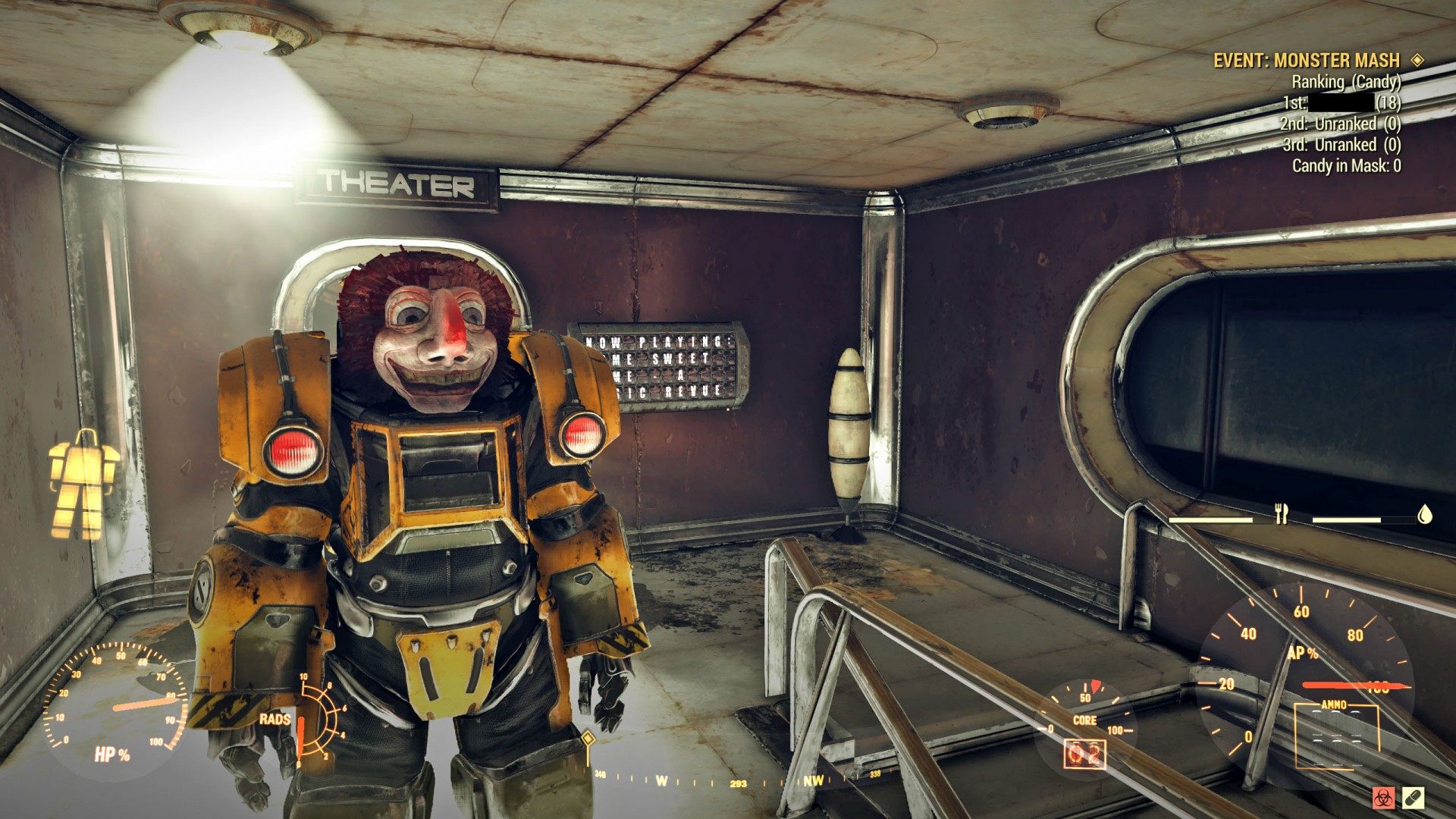This screenshot has width=1456, height=819.
Task: Click the water droplet thirst icon
Action: click(x=1426, y=515)
